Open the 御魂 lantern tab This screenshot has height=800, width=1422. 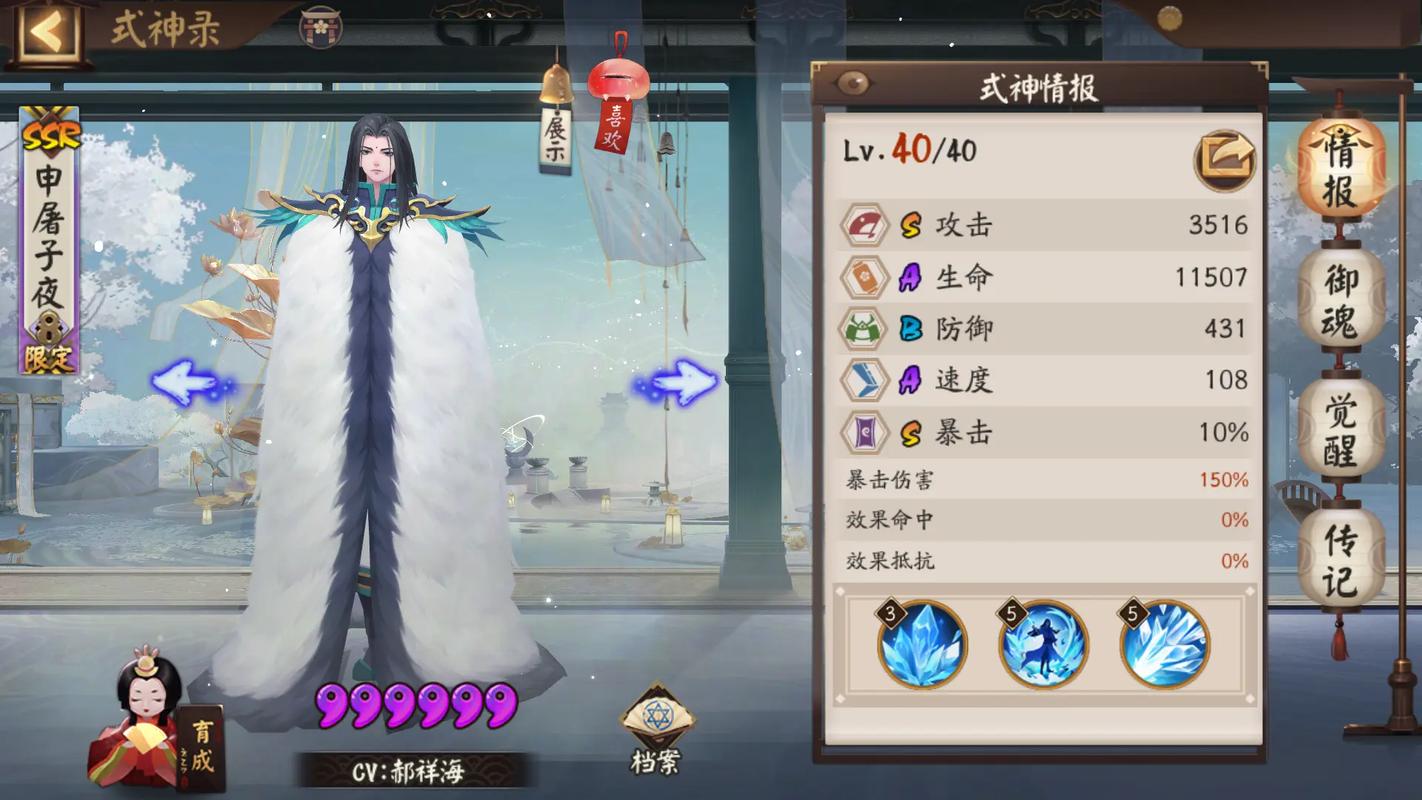pos(1340,298)
